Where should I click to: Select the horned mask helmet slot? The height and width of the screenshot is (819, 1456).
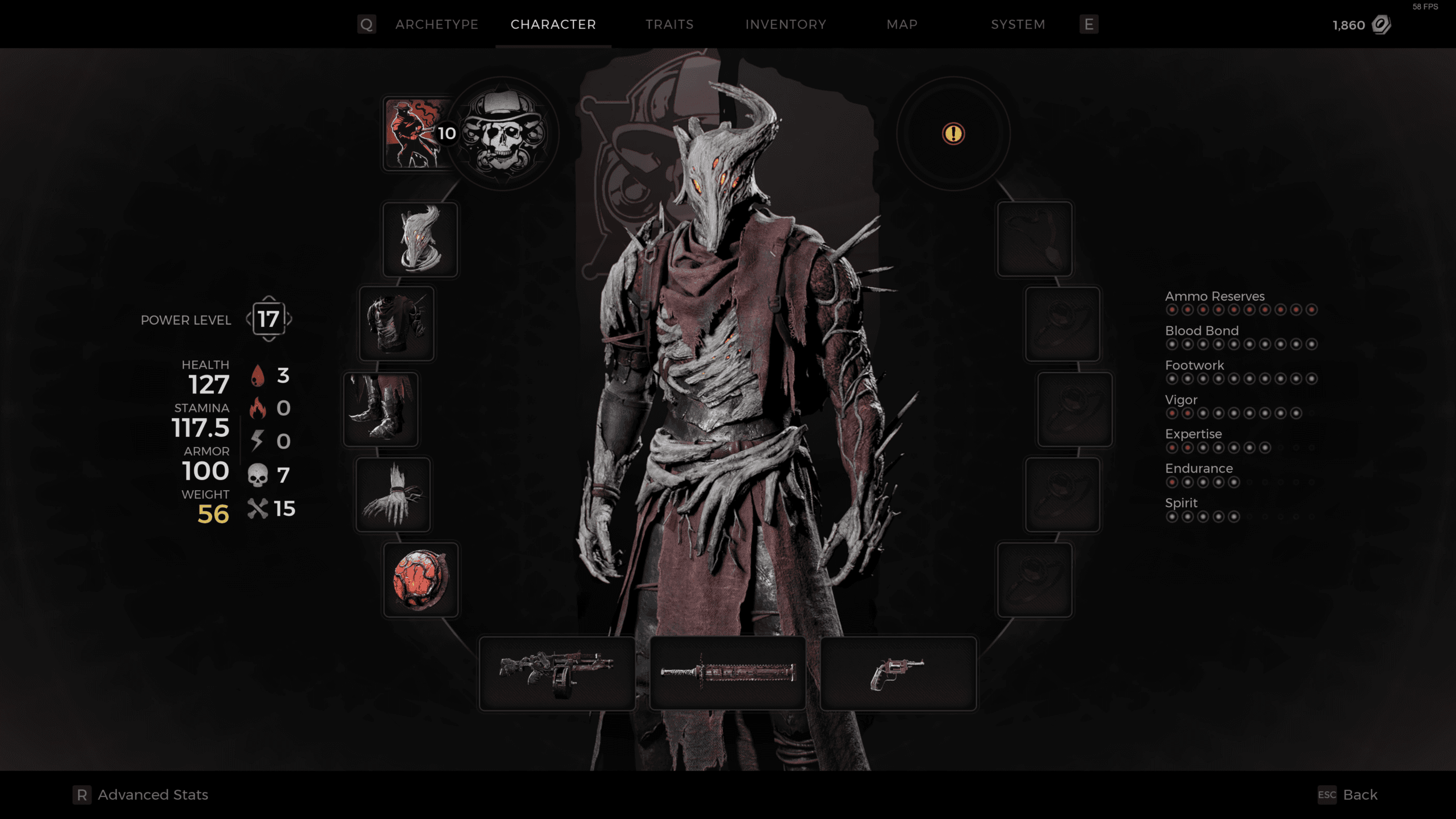pos(420,239)
